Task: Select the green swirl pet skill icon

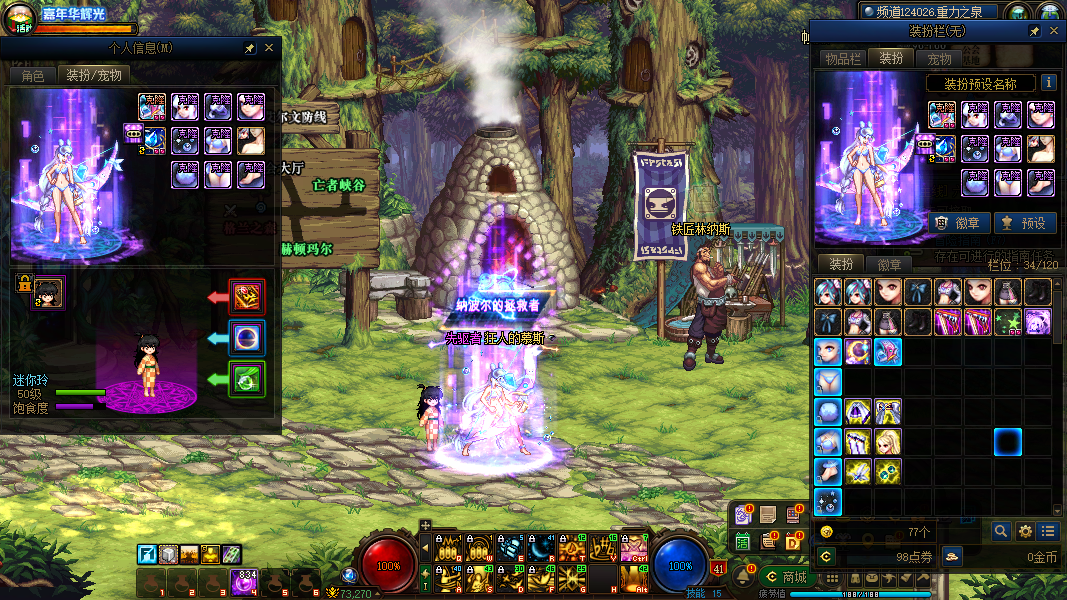Action: click(x=247, y=379)
